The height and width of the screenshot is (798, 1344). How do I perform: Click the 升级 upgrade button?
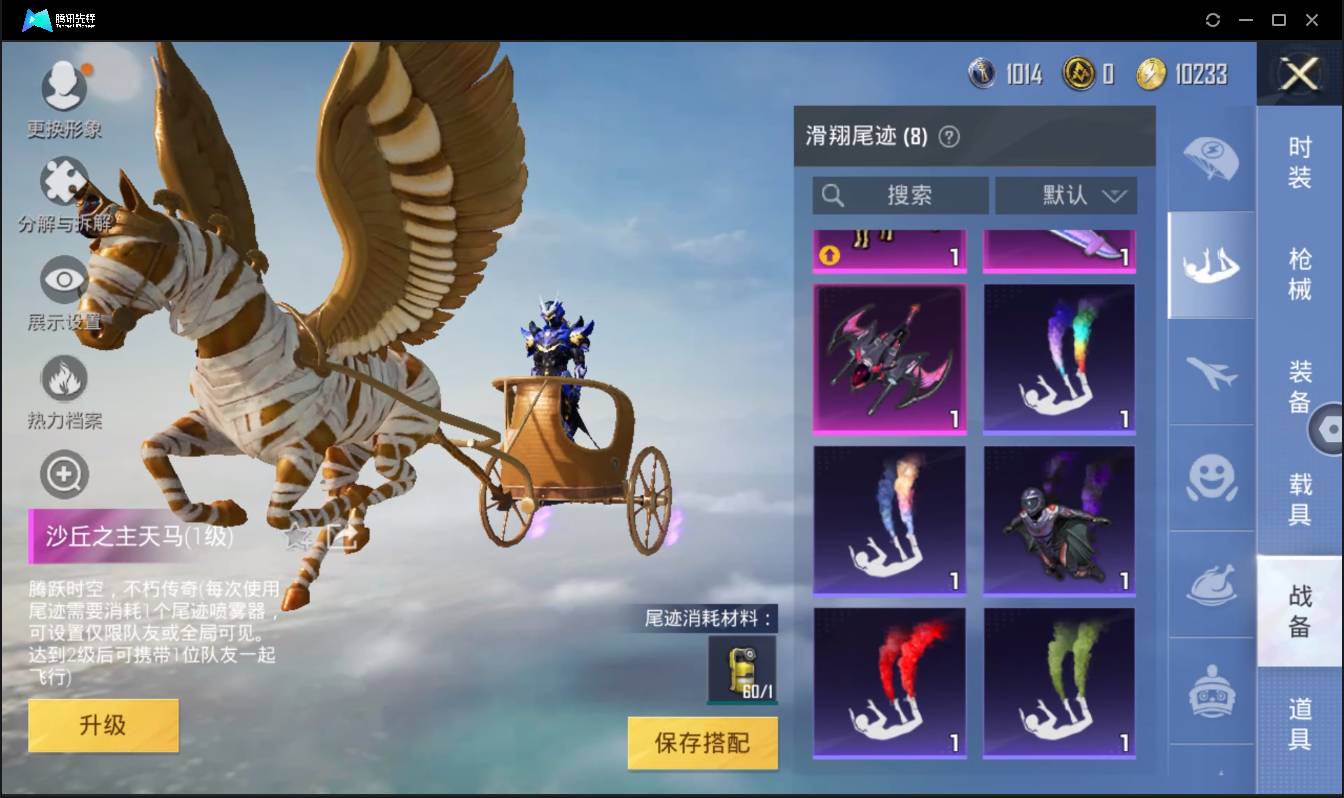[102, 726]
